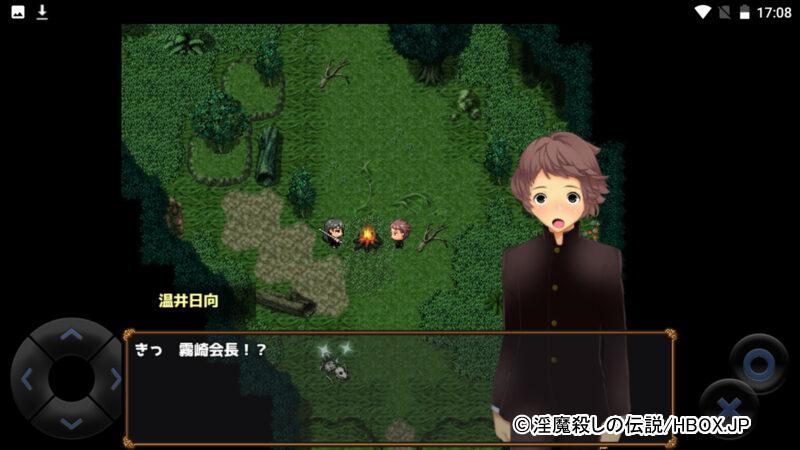Tap the blue circle confirm button
The image size is (800, 450).
click(758, 364)
